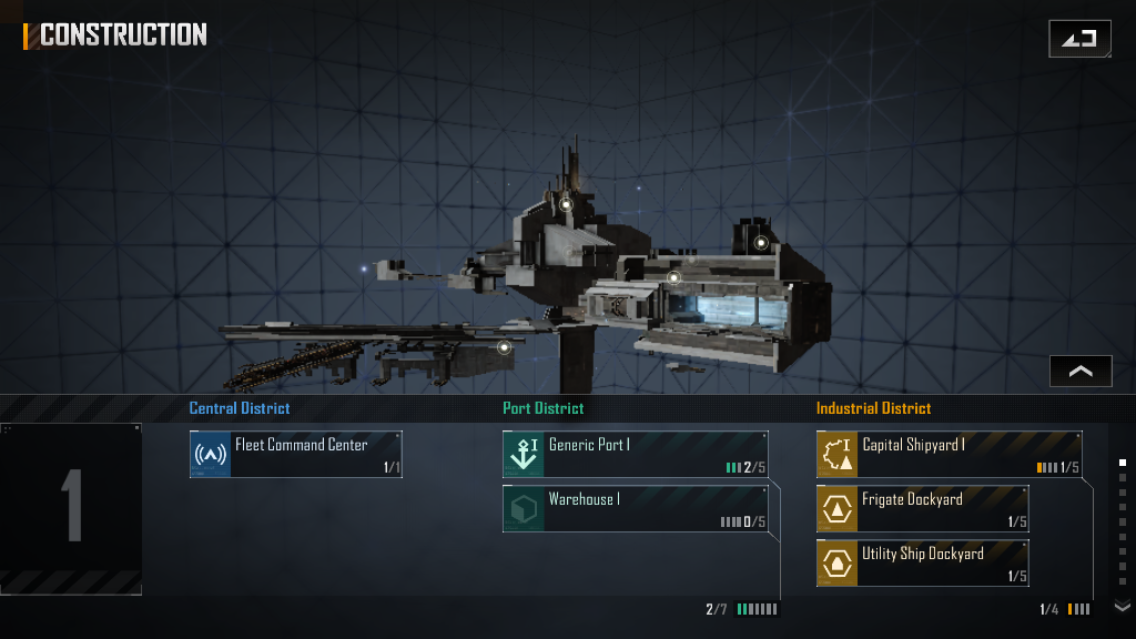Select the level 1 base tile

71,508
